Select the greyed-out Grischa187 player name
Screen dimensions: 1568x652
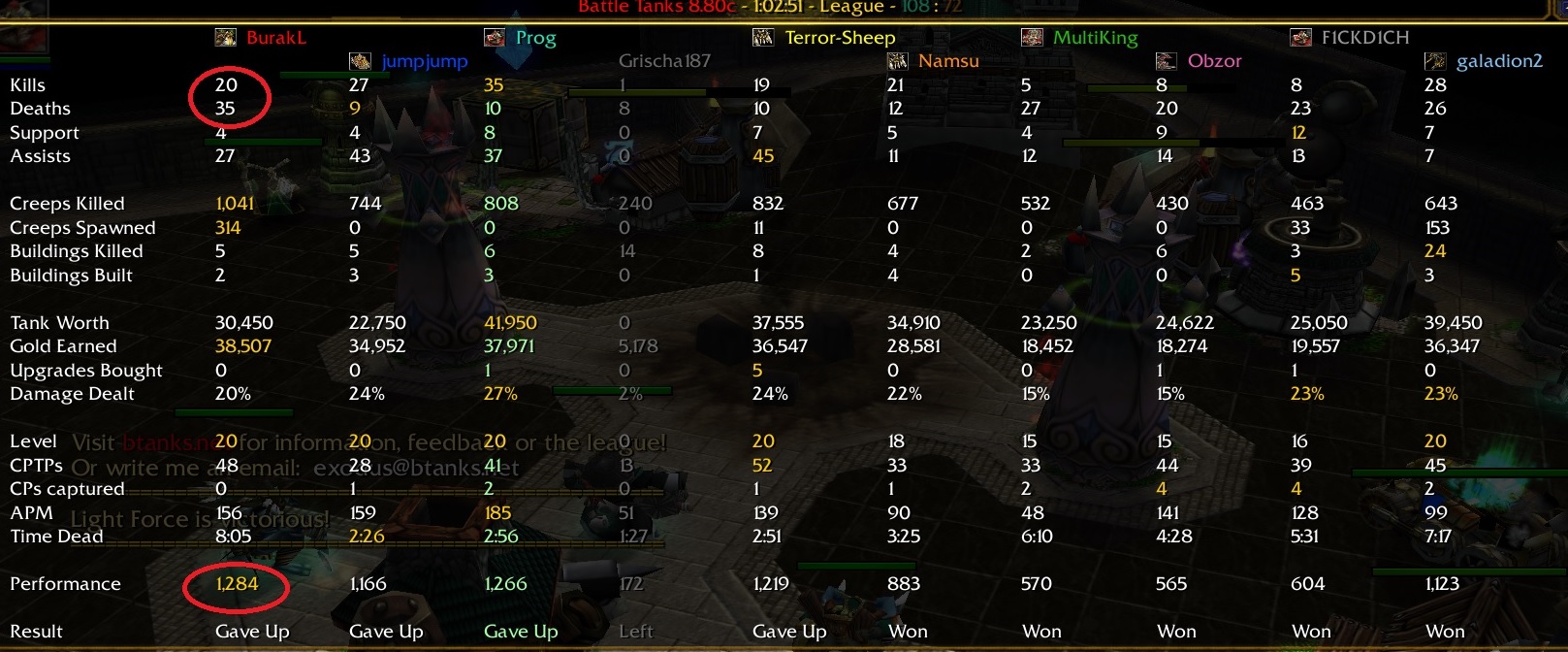tap(664, 61)
